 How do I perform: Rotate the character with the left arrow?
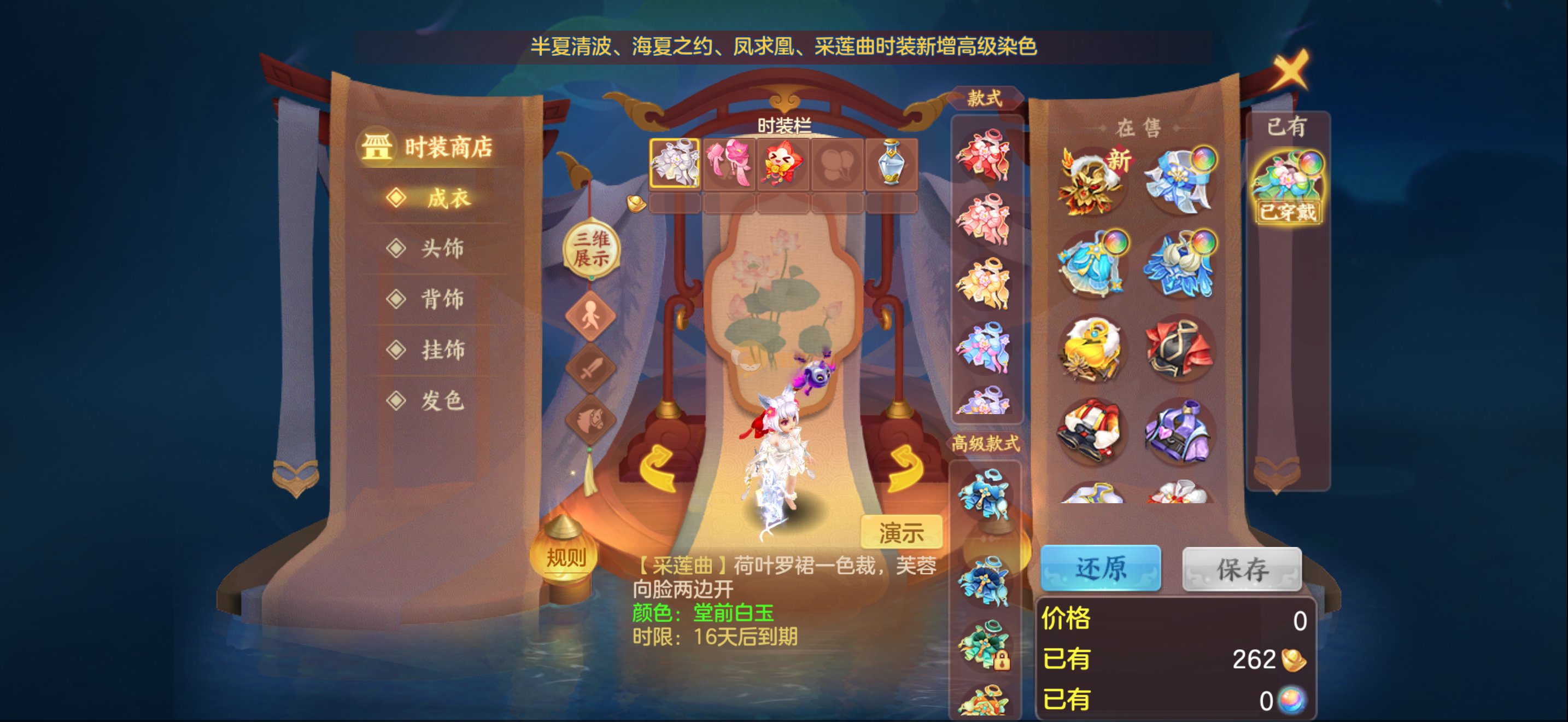tap(658, 468)
